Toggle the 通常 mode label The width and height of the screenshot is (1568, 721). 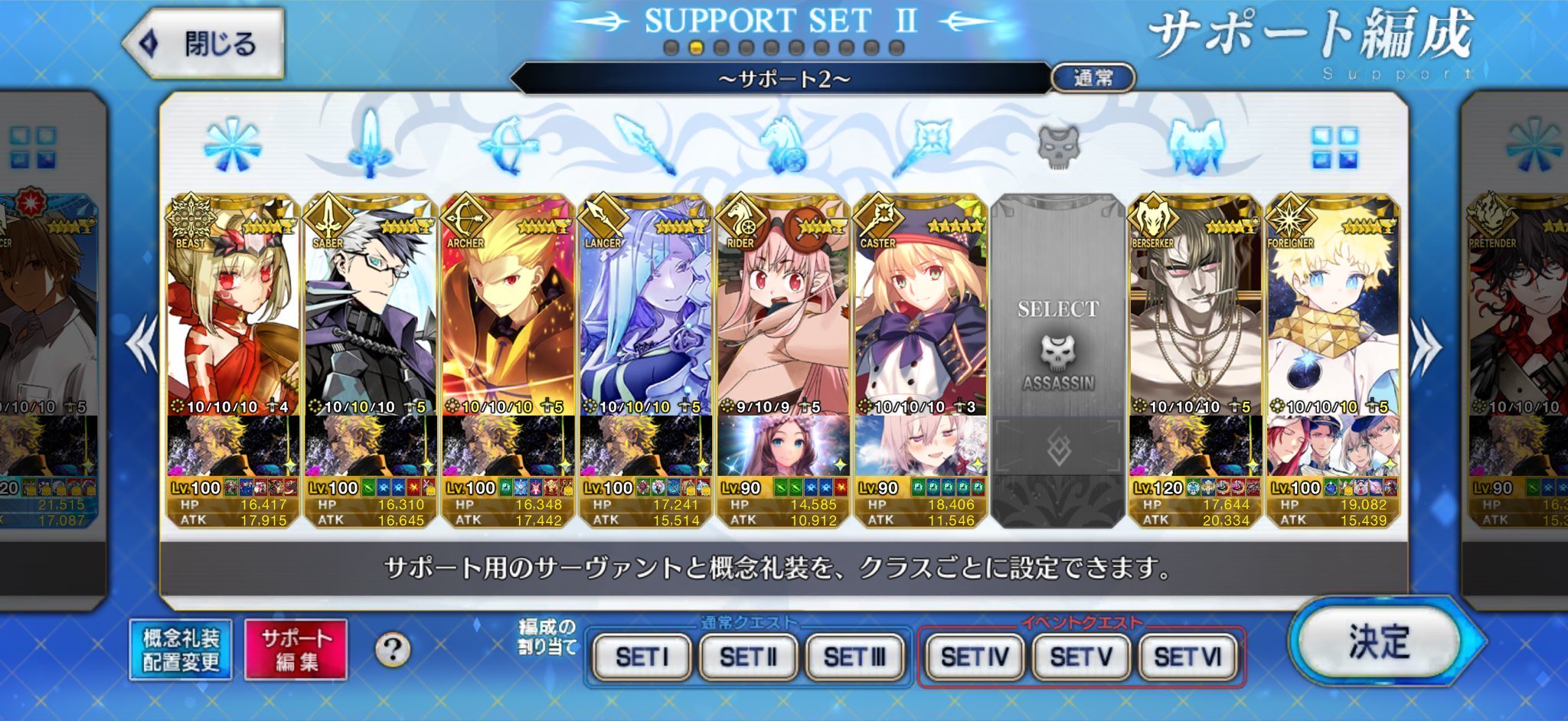[x=1093, y=78]
